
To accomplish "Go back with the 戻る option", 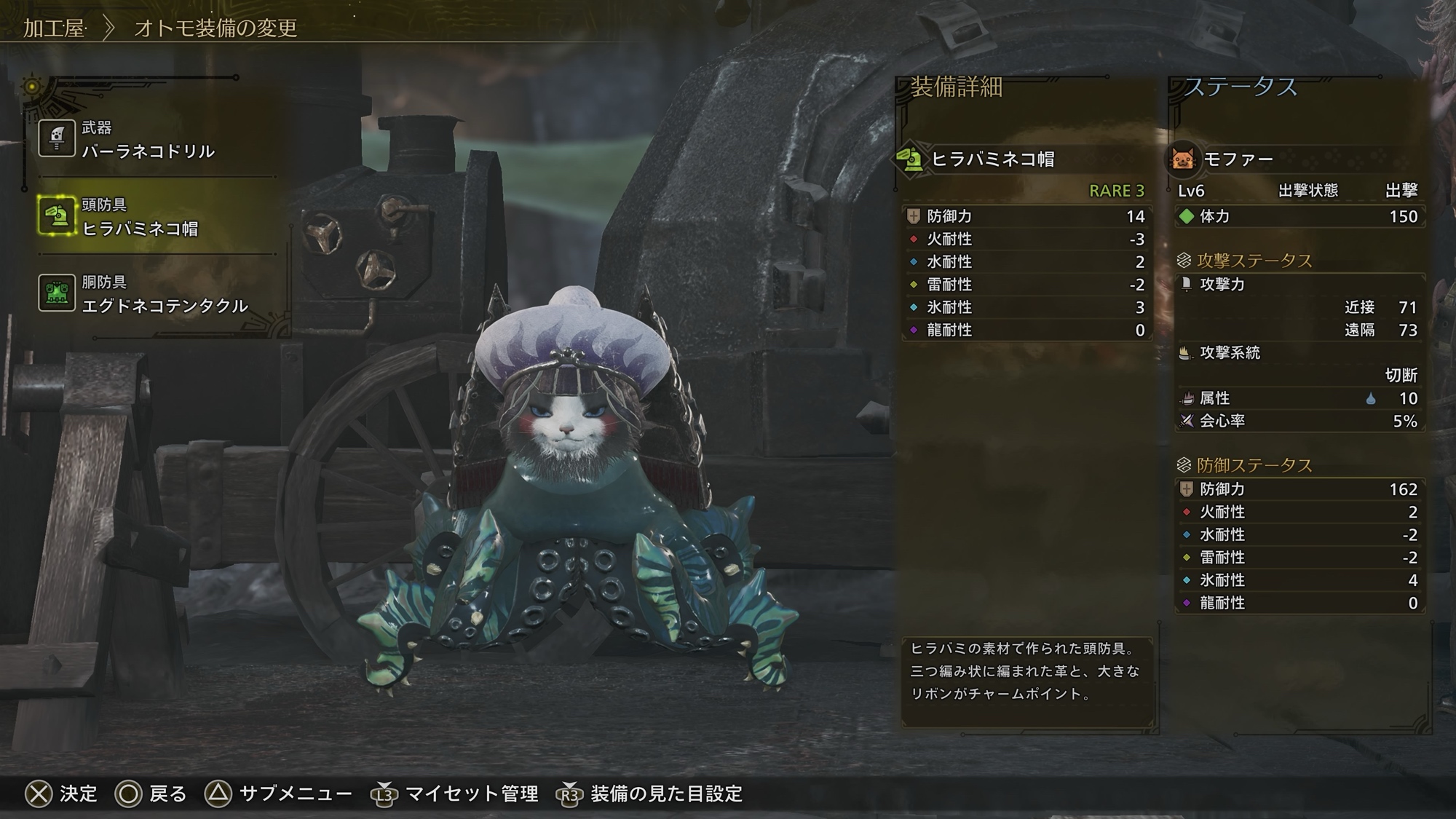I will click(151, 794).
